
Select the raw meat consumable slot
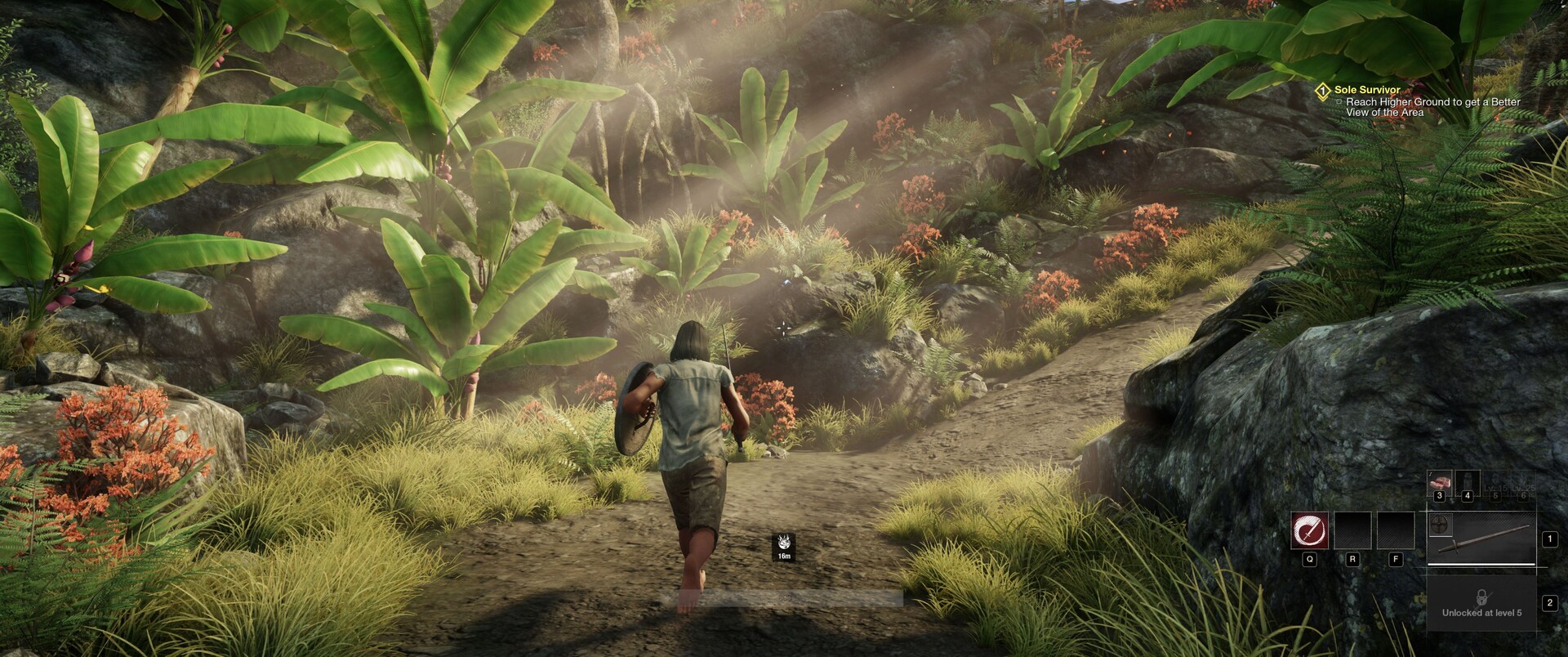coord(1439,483)
